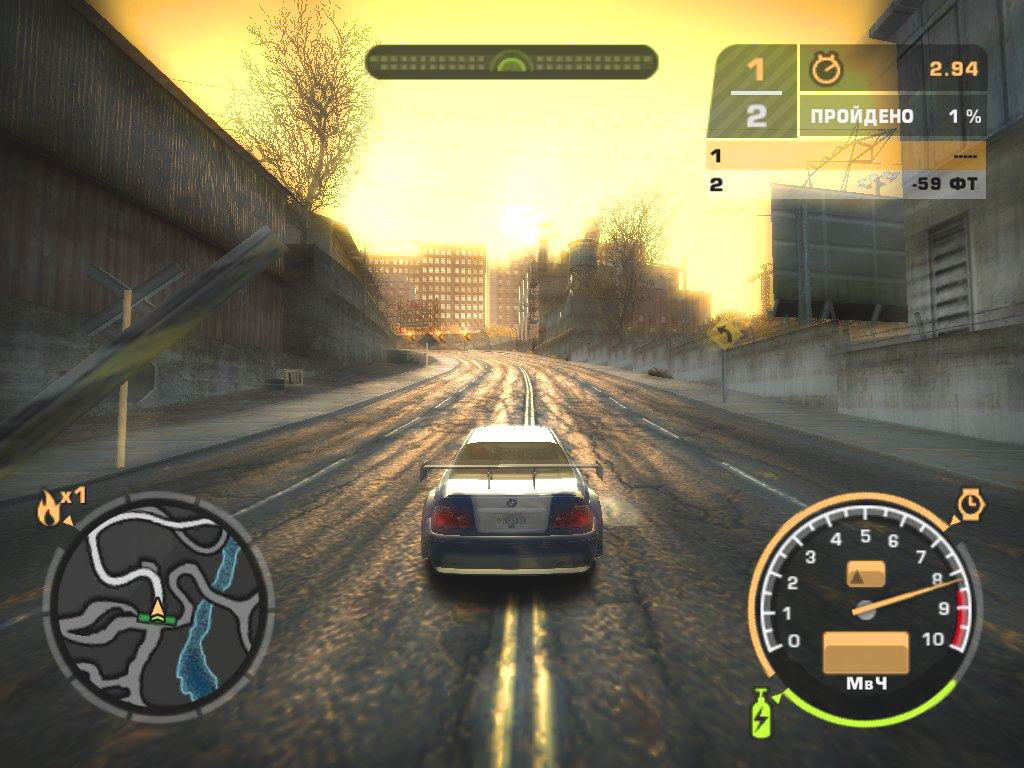
Task: Select the nitrous bottle icon
Action: pyautogui.click(x=762, y=713)
